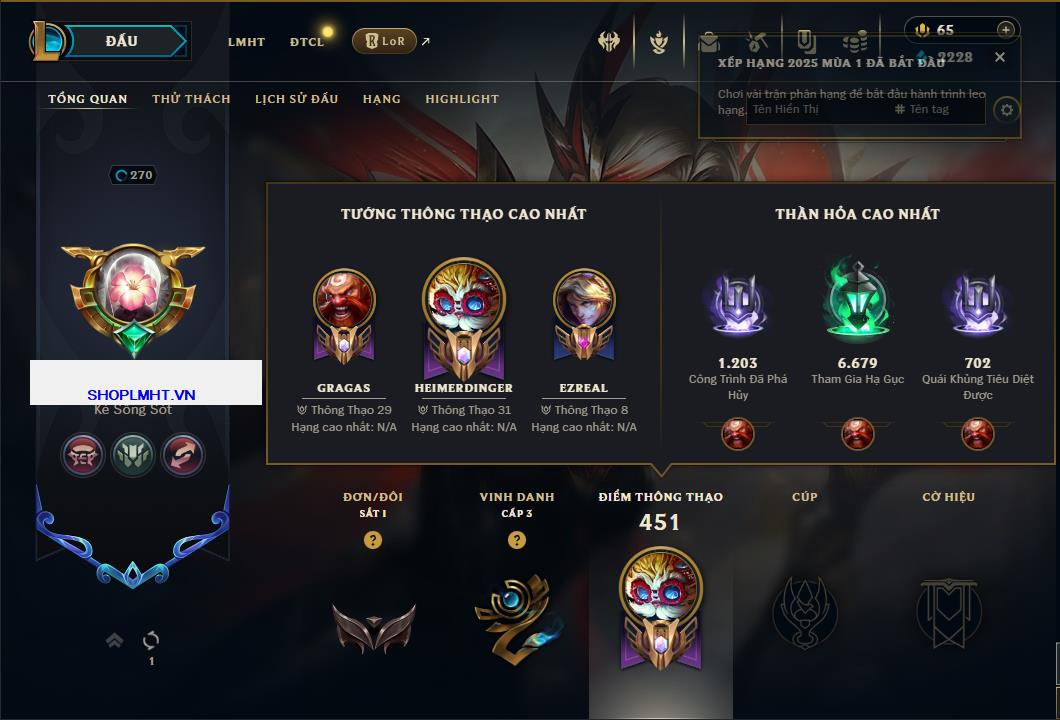
Task: Add currency with the plus button
Action: [x=1006, y=30]
